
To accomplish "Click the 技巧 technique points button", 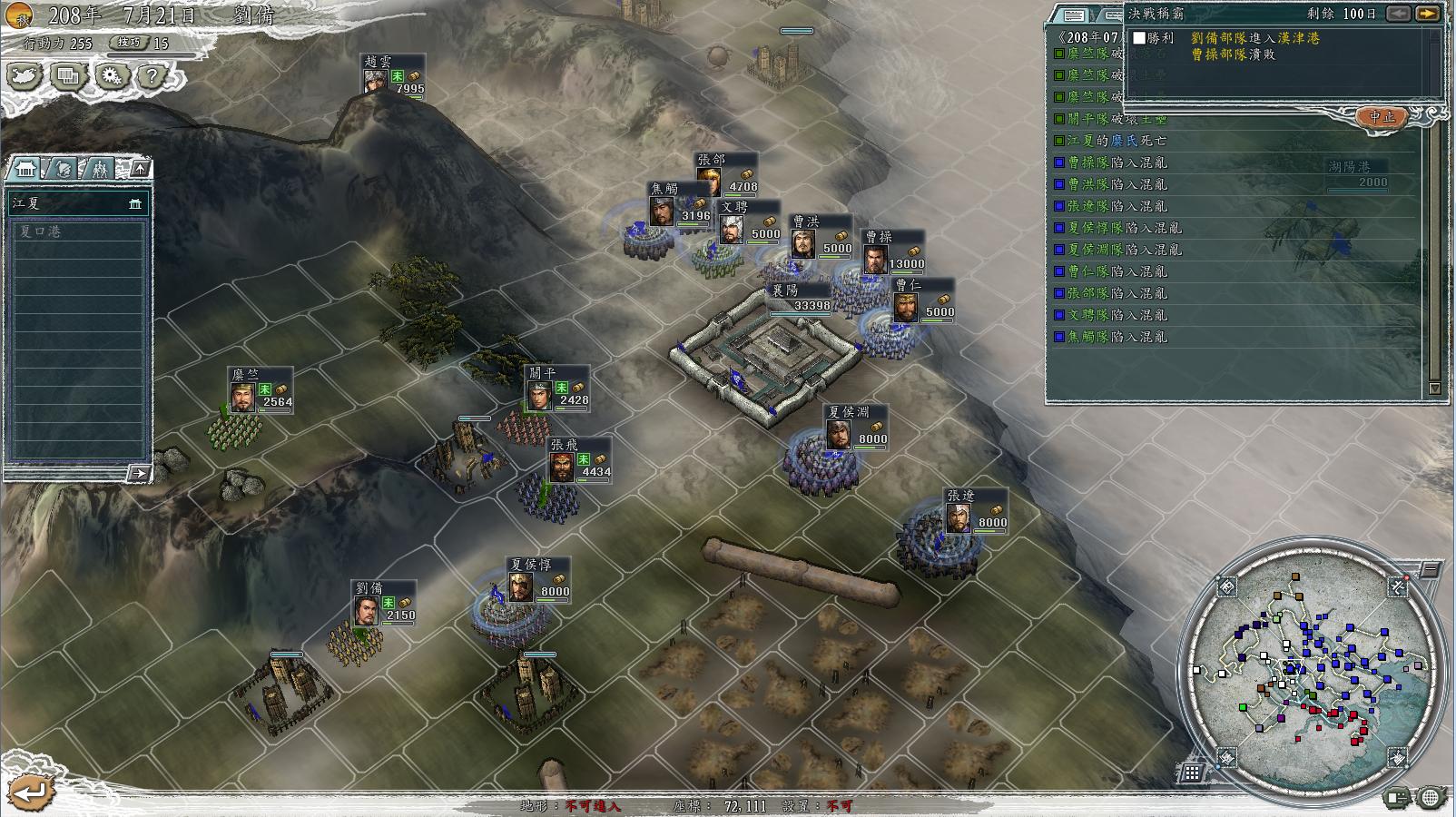I will pyautogui.click(x=129, y=43).
